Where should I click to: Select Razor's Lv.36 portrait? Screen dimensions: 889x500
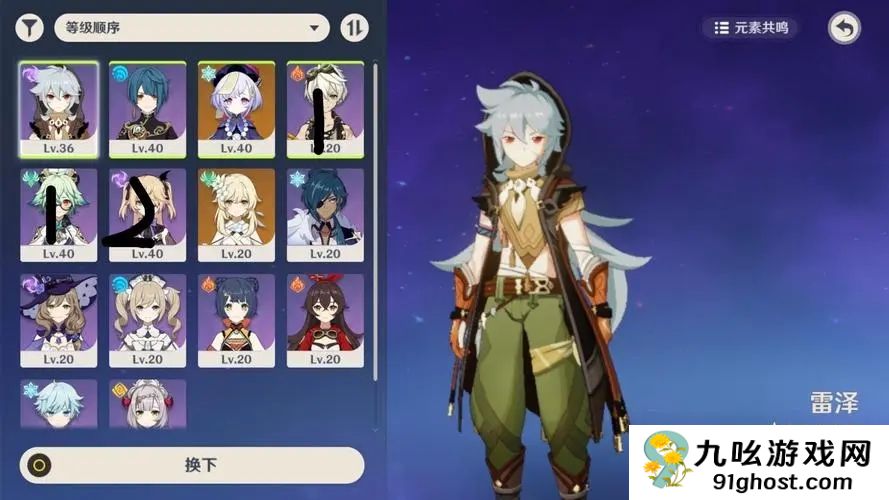(x=59, y=108)
